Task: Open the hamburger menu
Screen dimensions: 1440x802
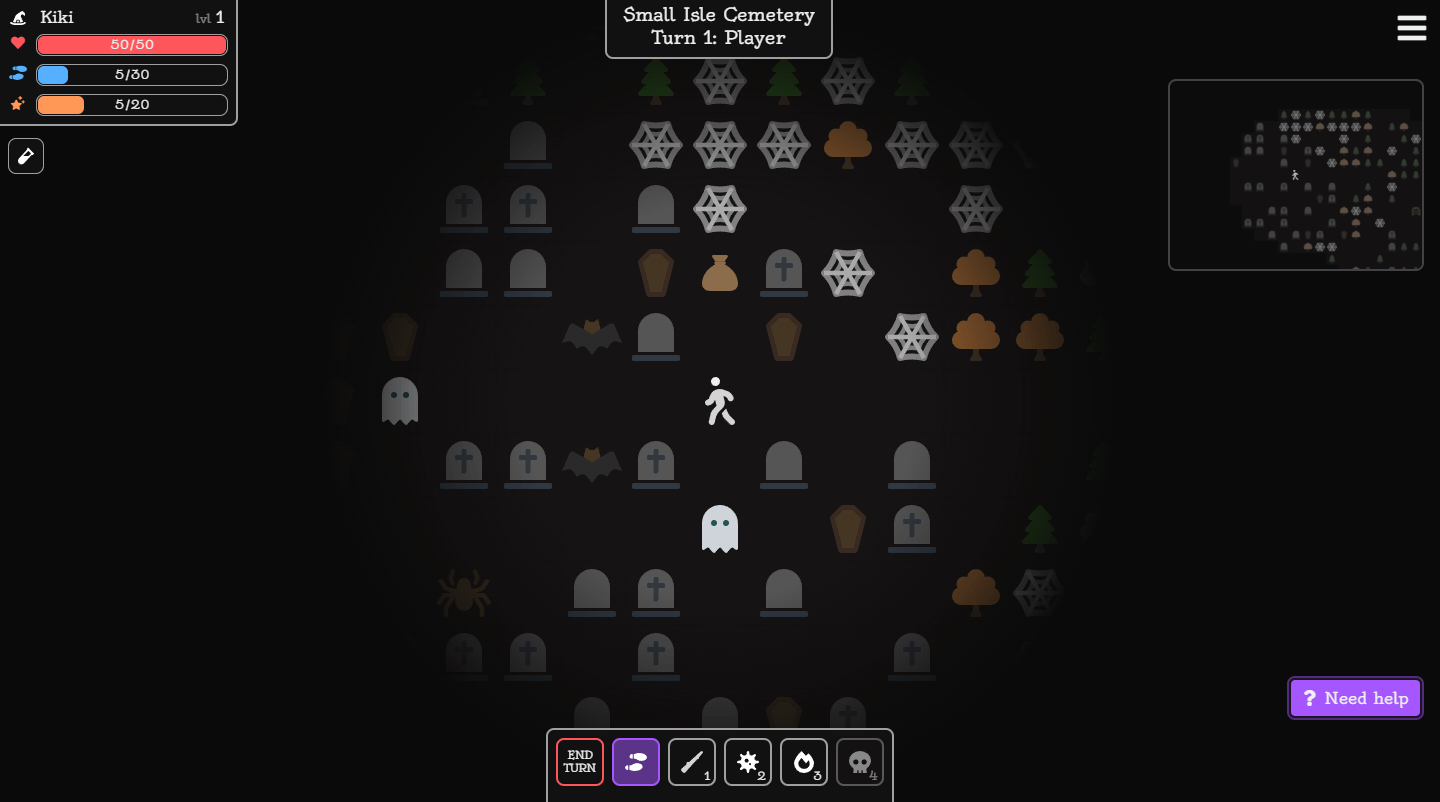Action: coord(1411,28)
